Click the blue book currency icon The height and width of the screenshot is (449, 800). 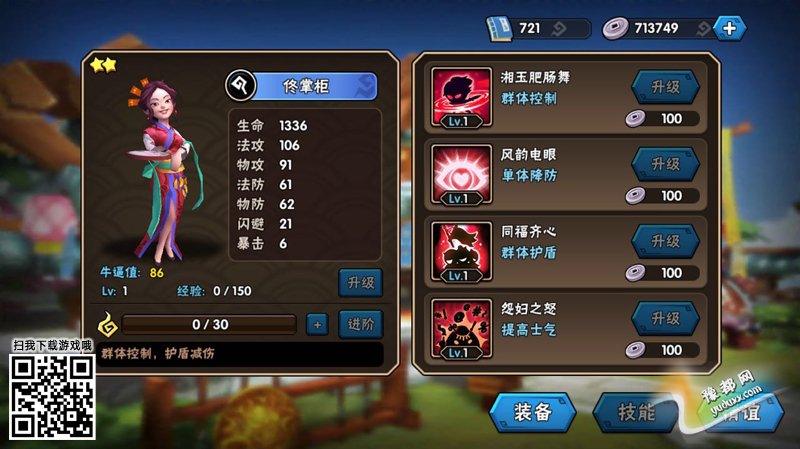pos(500,28)
